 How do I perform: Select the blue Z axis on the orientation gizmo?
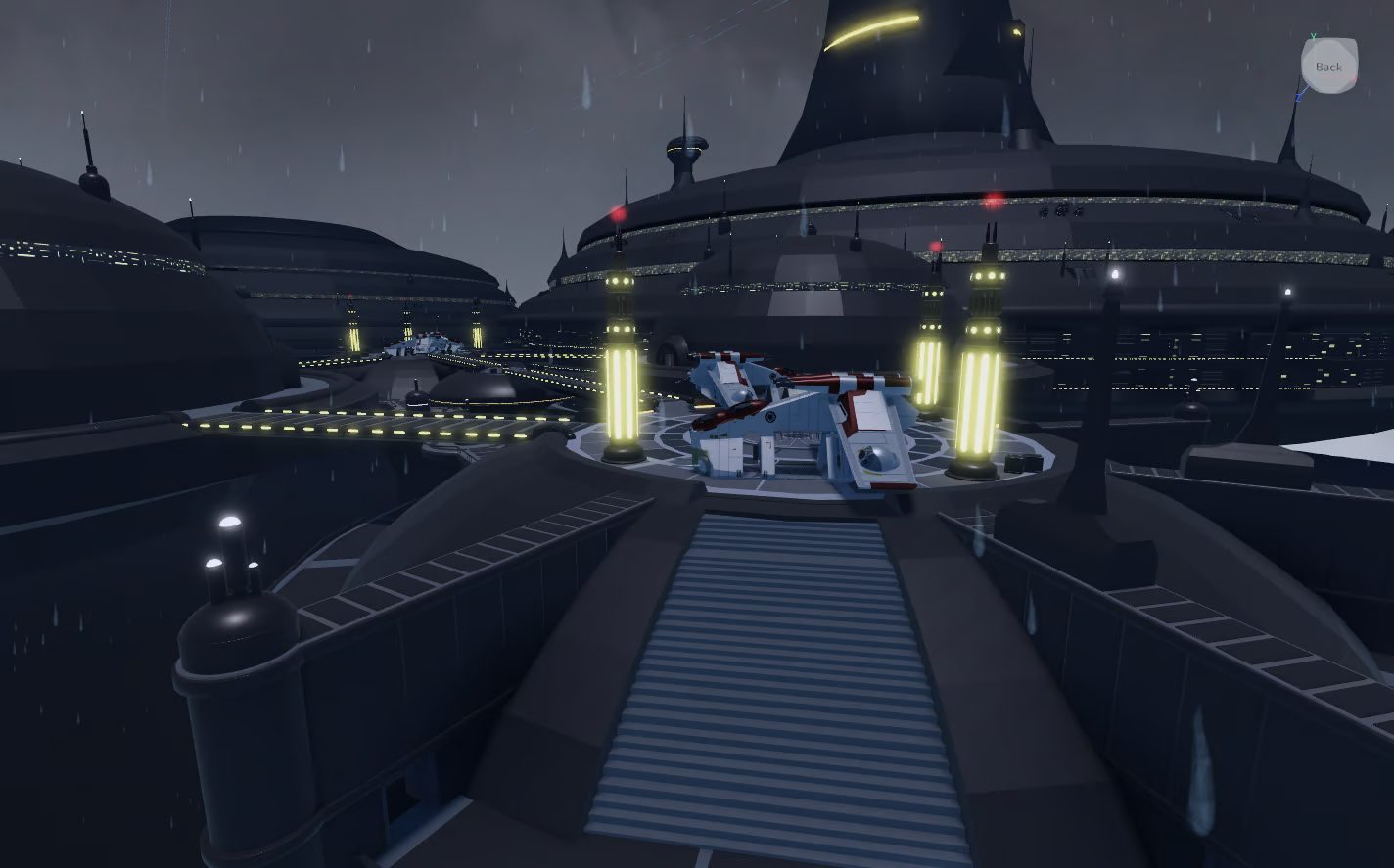(x=1299, y=98)
